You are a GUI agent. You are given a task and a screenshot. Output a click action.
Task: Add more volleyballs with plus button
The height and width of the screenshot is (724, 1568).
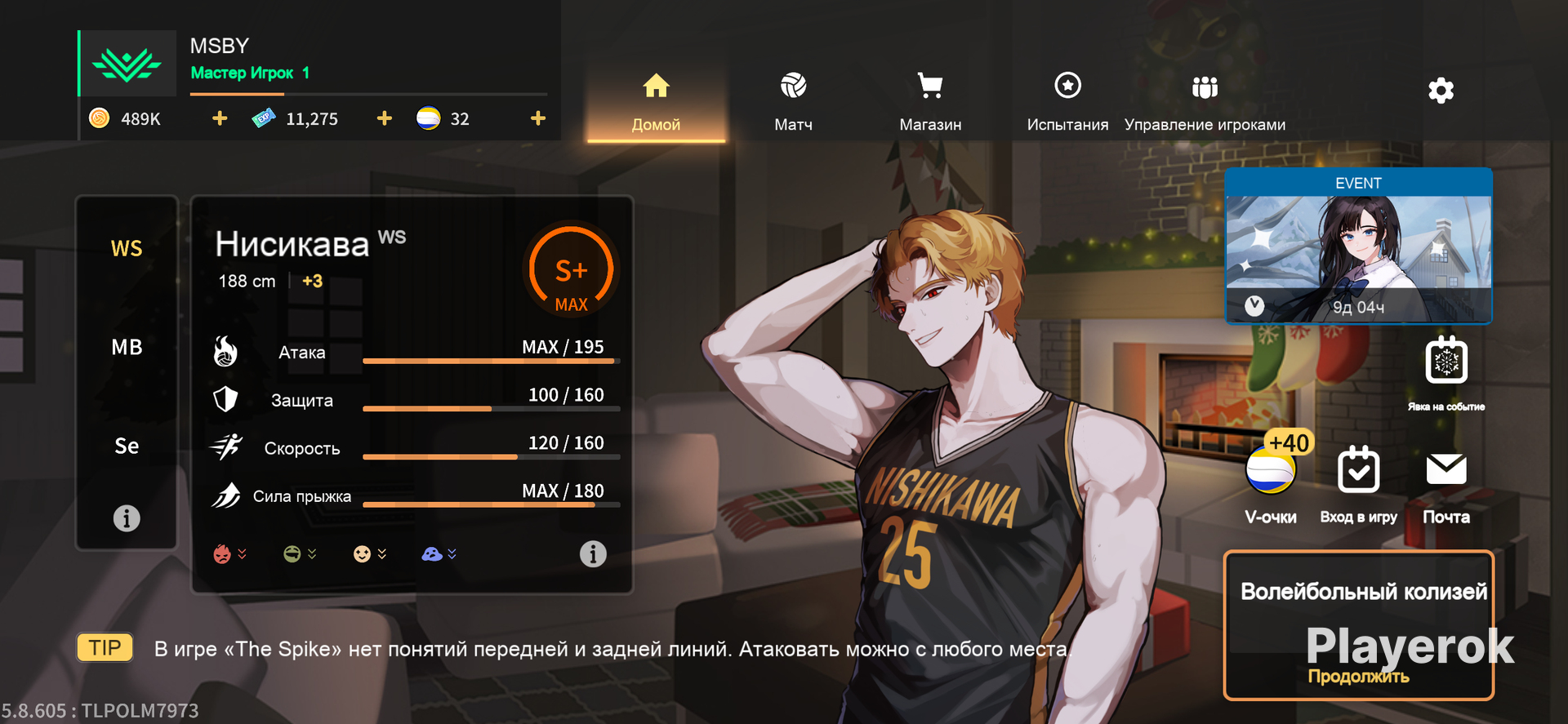click(x=537, y=119)
